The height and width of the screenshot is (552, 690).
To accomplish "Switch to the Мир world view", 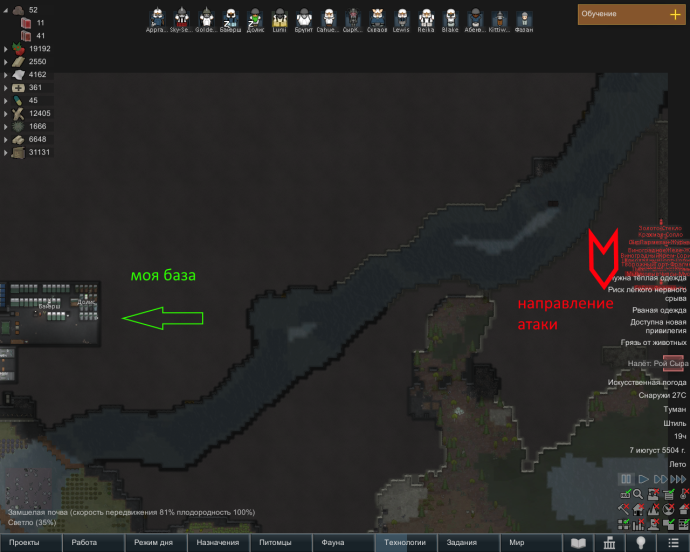I will click(x=526, y=542).
